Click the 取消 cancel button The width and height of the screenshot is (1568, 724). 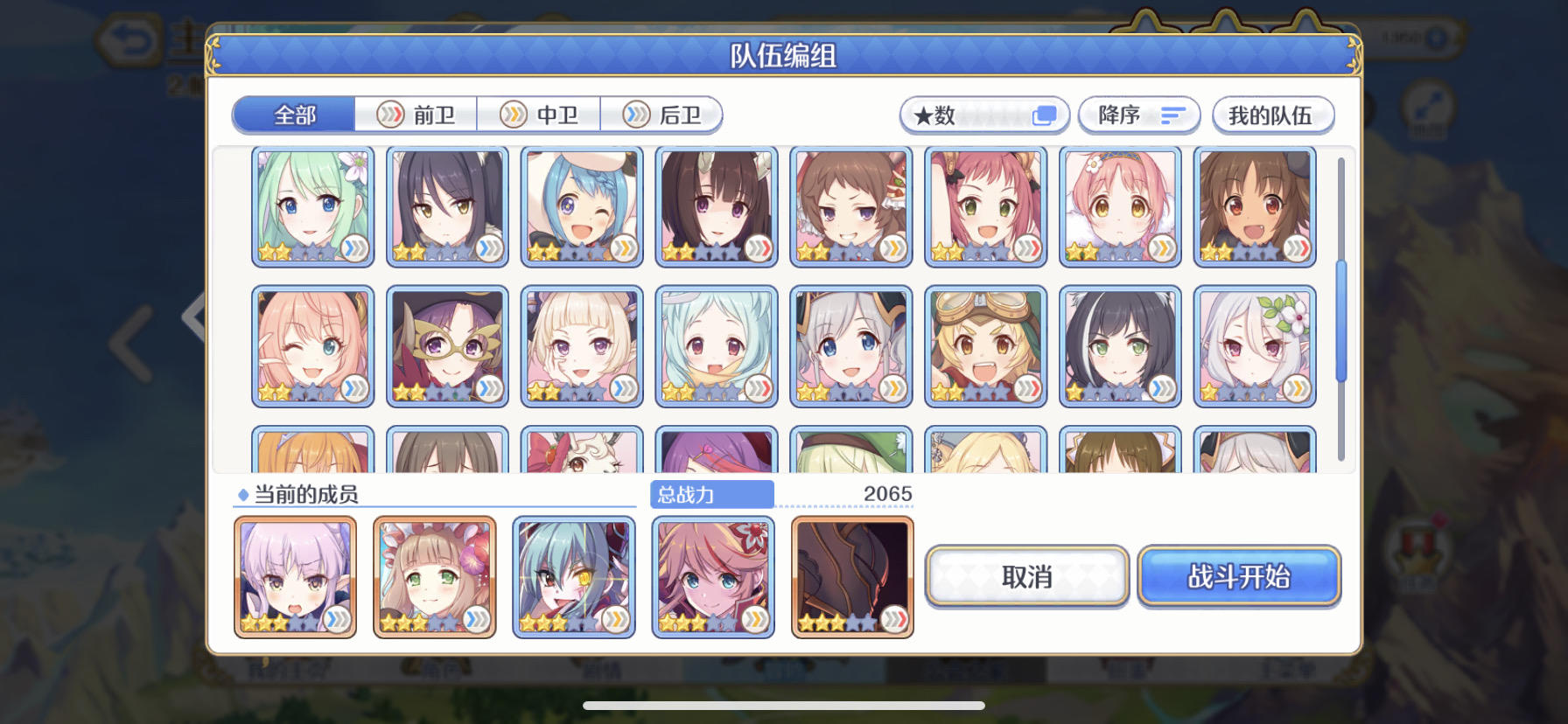[1025, 576]
